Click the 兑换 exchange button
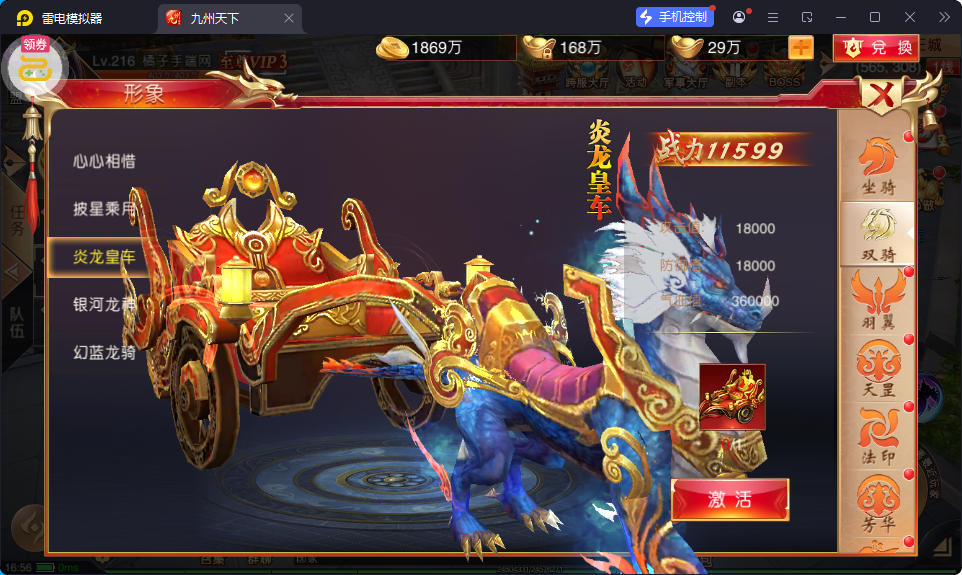 click(876, 47)
